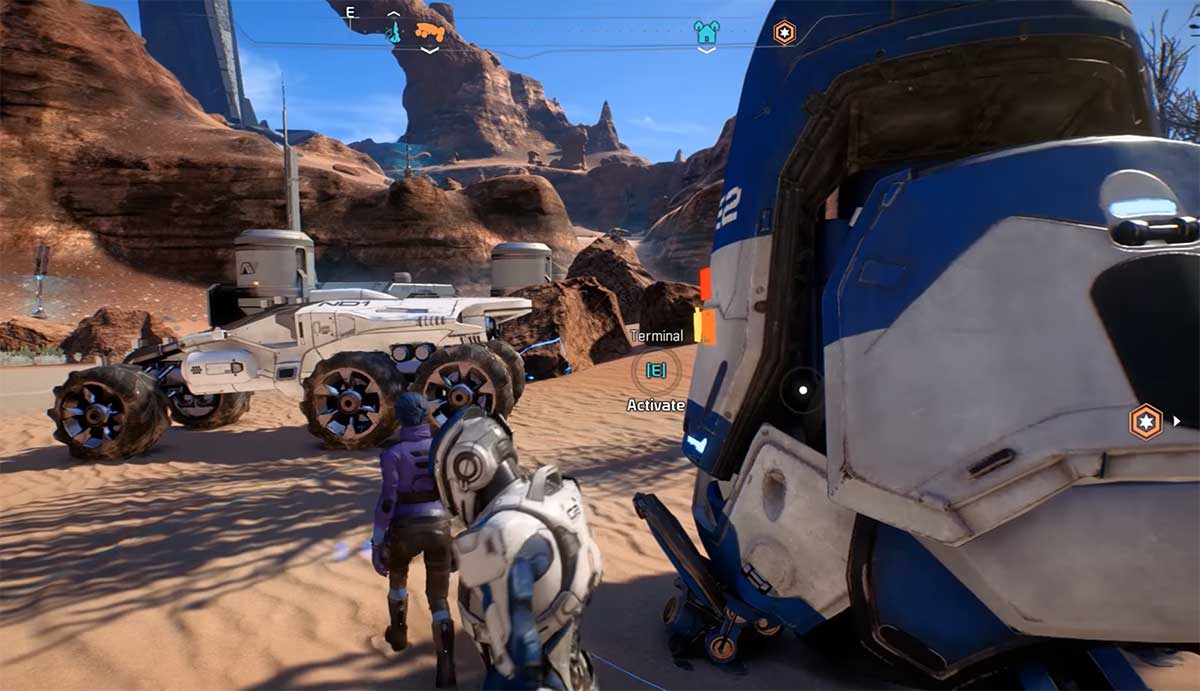The image size is (1200, 691).
Task: Activate the Terminal interaction ring
Action: pyautogui.click(x=656, y=370)
